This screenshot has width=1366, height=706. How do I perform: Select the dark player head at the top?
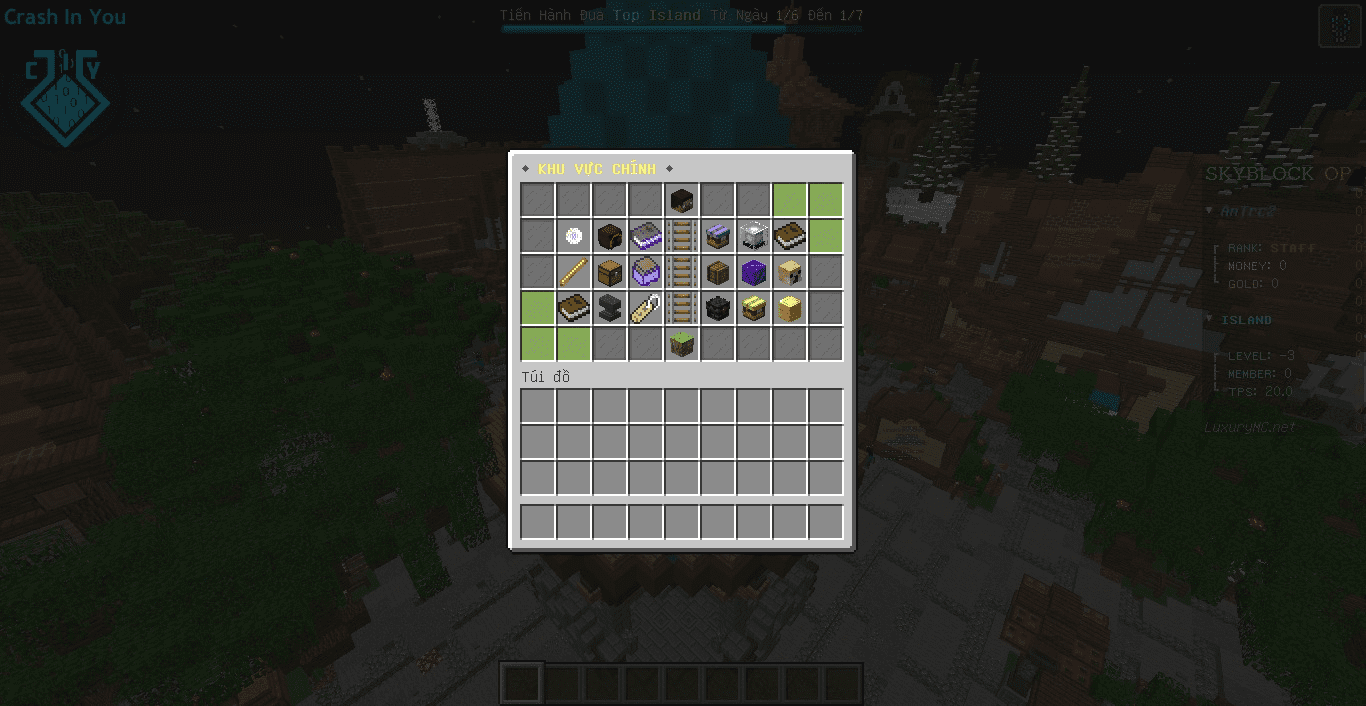pos(682,200)
